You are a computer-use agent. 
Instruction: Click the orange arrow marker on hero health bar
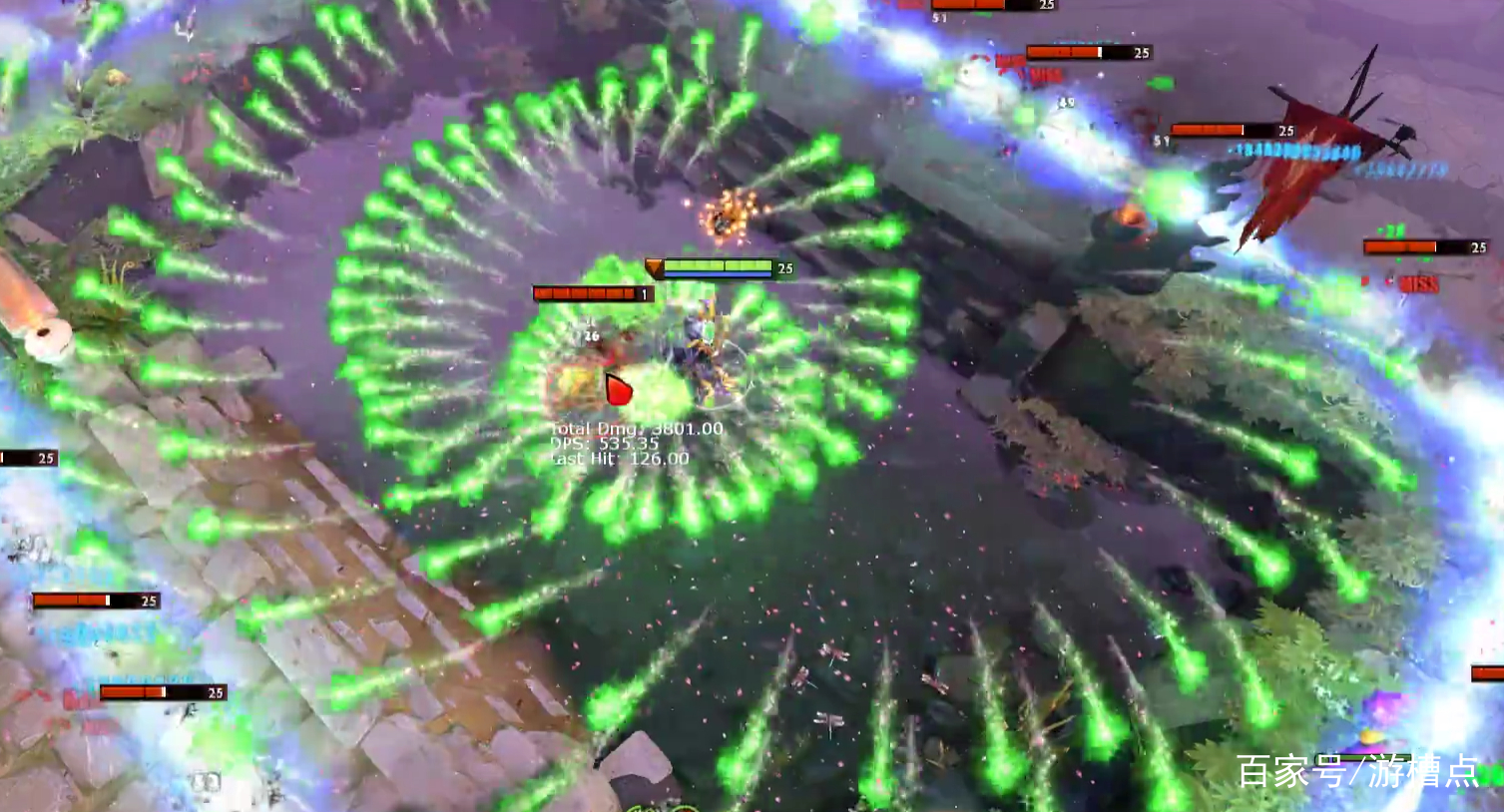pyautogui.click(x=655, y=266)
